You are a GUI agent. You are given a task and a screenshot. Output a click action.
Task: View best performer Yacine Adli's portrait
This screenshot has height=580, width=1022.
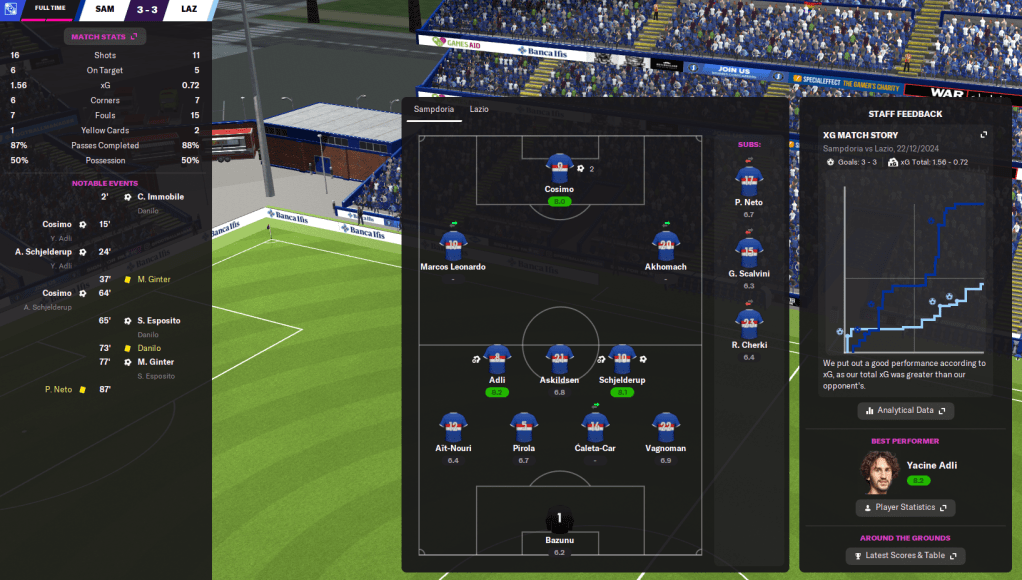[x=878, y=472]
